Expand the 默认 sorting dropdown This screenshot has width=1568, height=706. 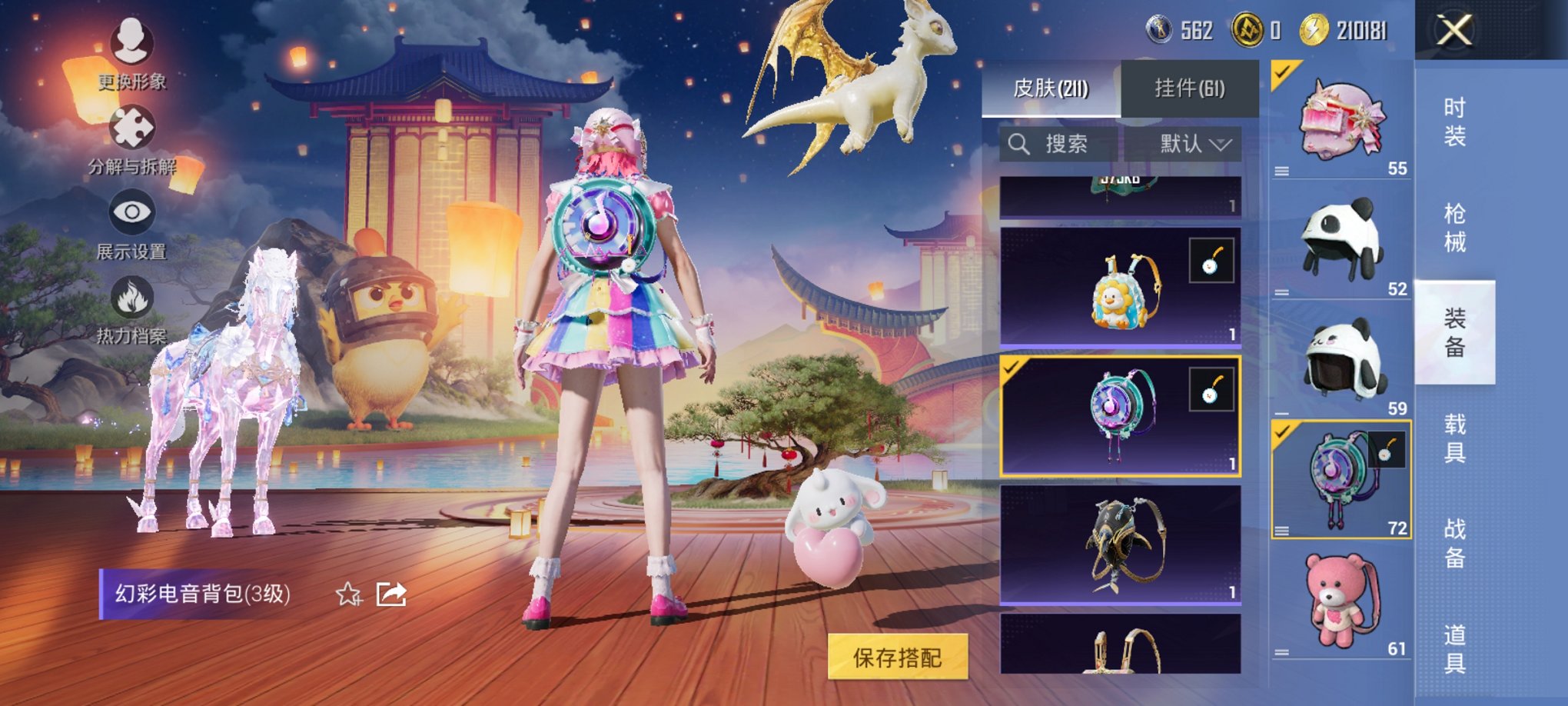coord(1193,142)
